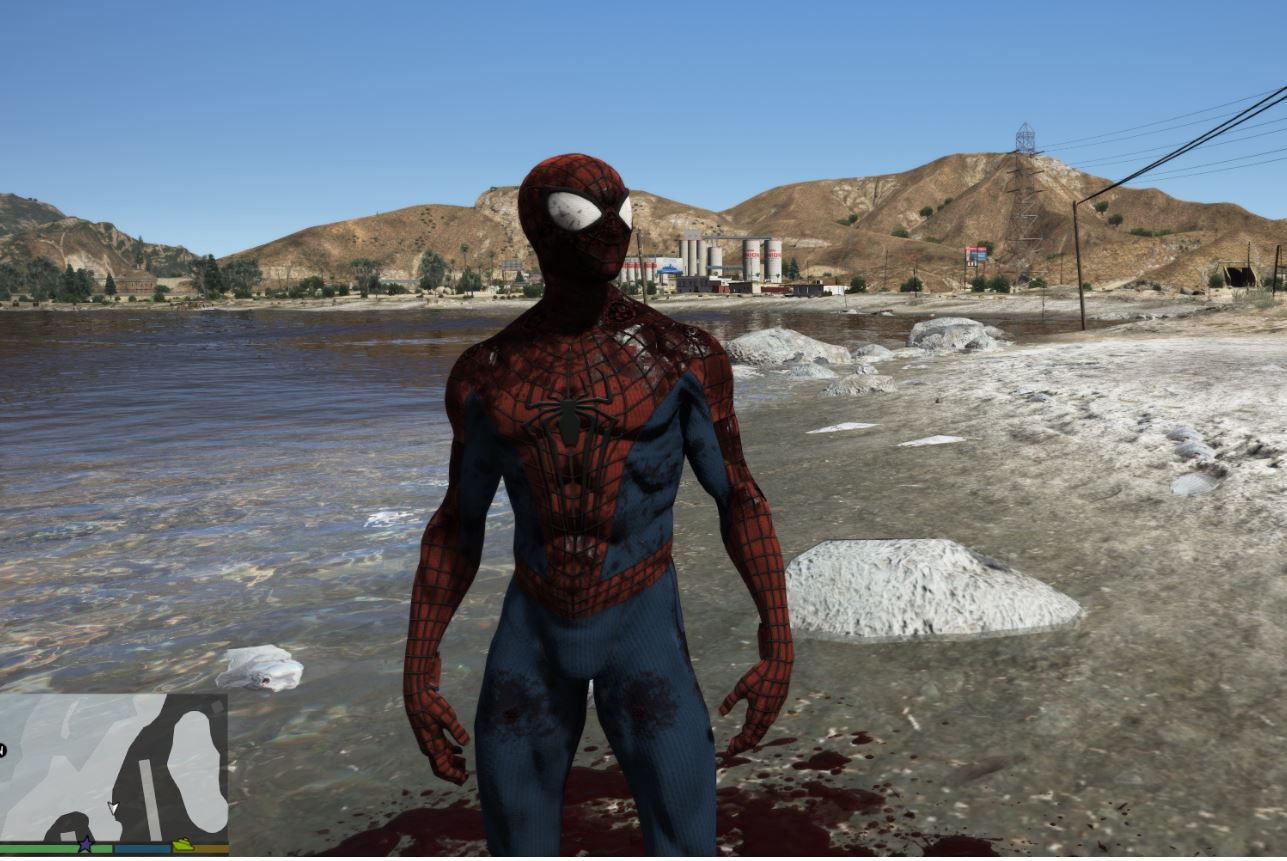Click the minimap in the corner

tap(114, 767)
